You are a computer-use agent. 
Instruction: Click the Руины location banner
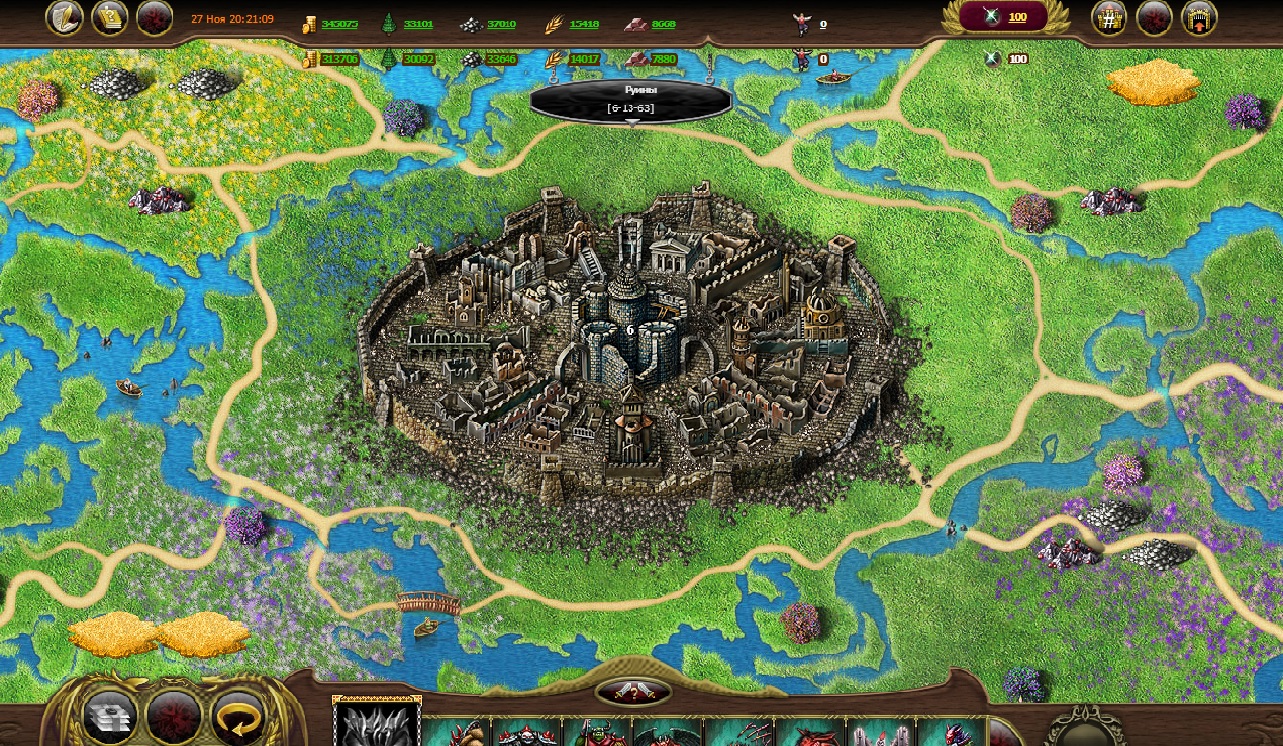631,99
